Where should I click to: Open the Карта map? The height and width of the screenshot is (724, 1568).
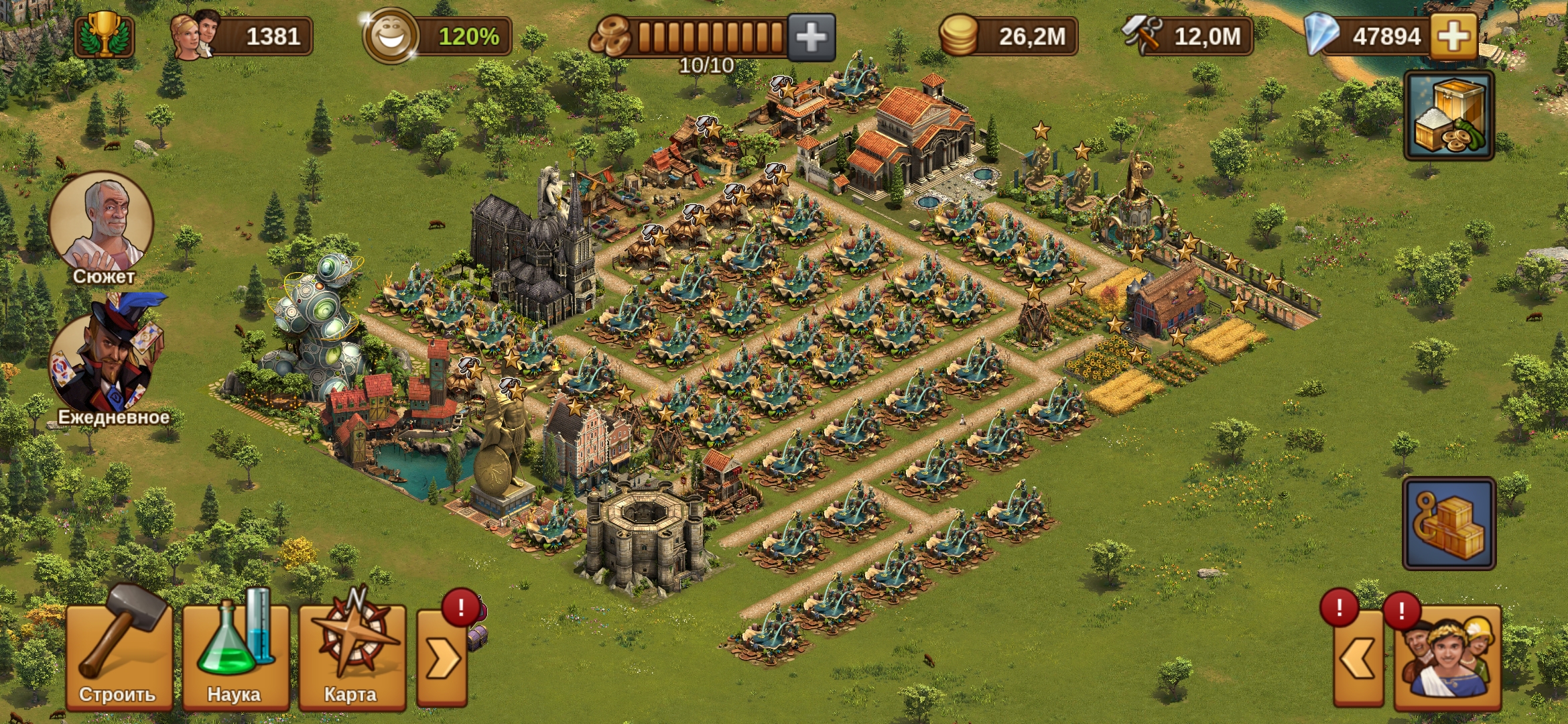[352, 654]
